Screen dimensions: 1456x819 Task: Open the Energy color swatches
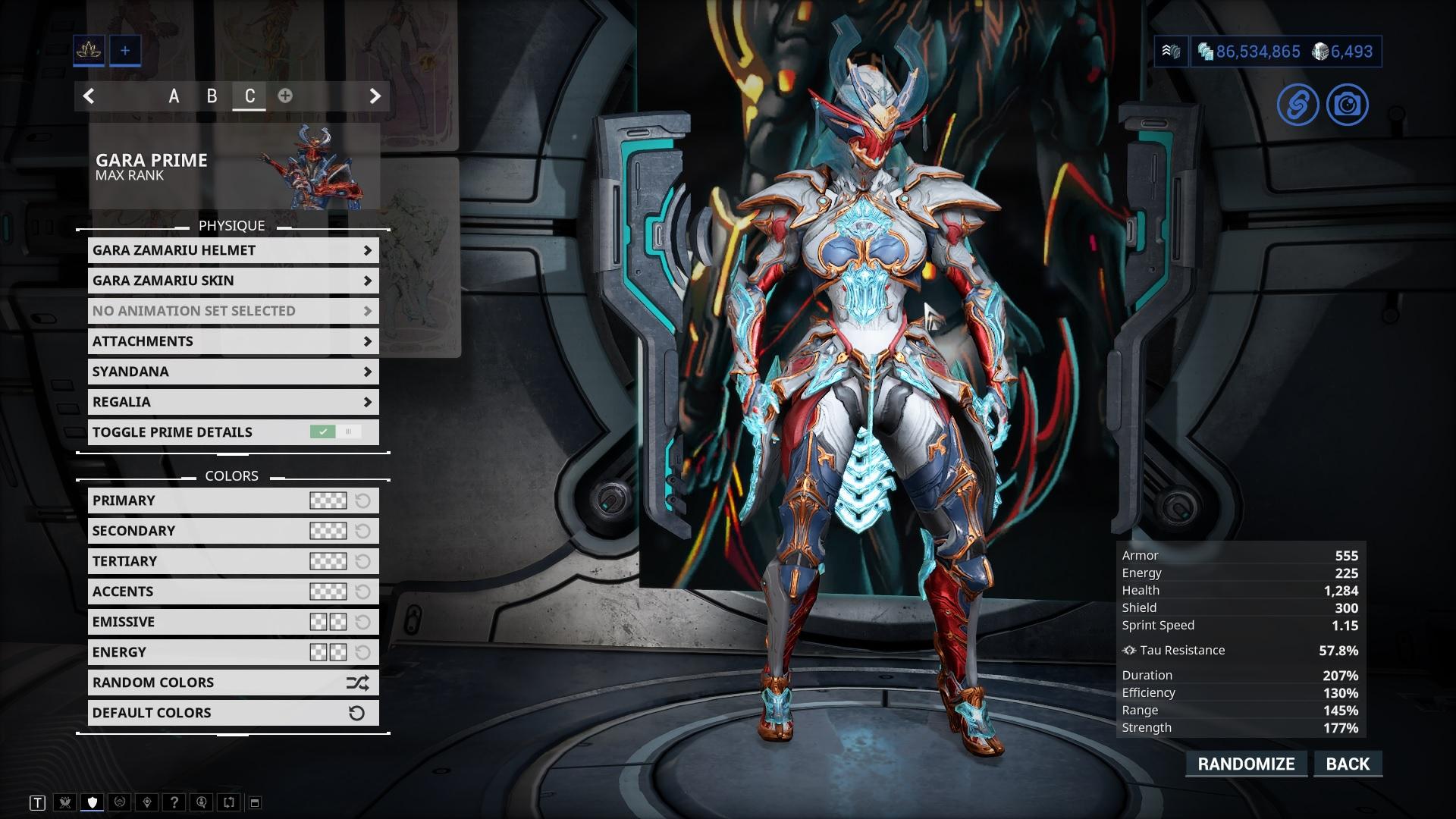(x=328, y=652)
